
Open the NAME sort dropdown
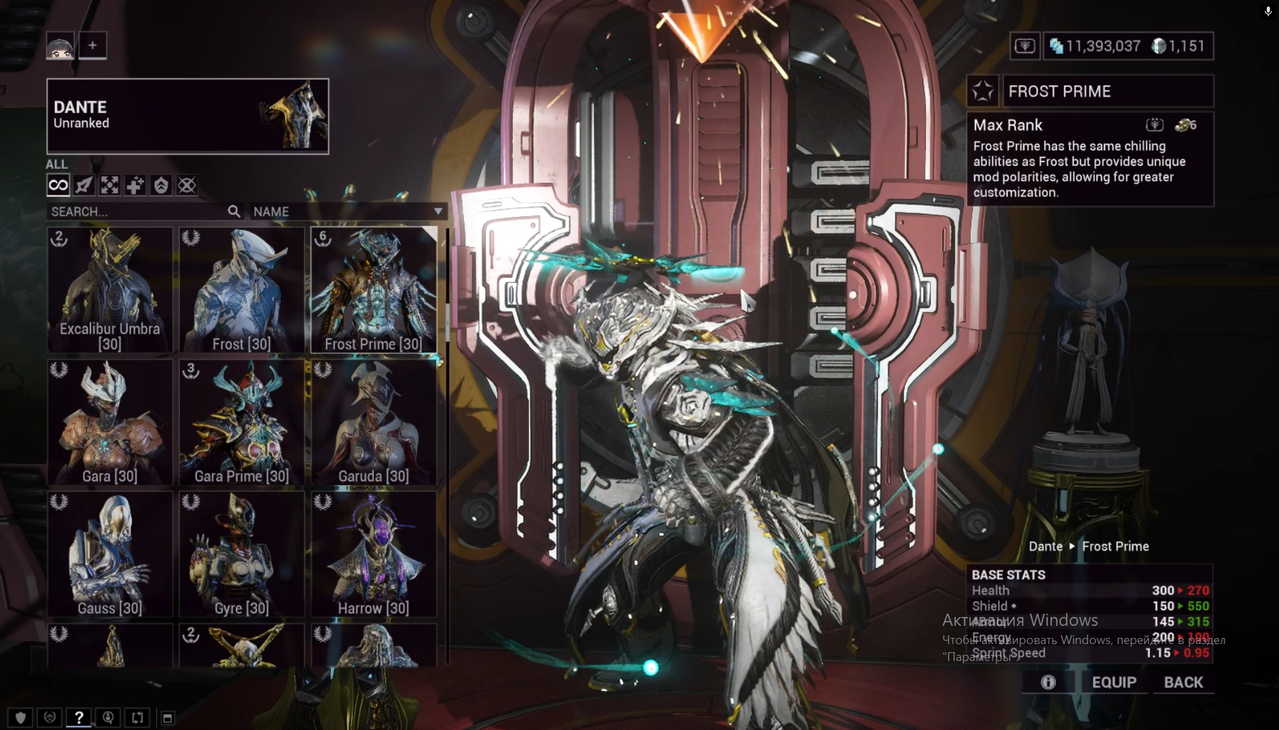coord(347,212)
